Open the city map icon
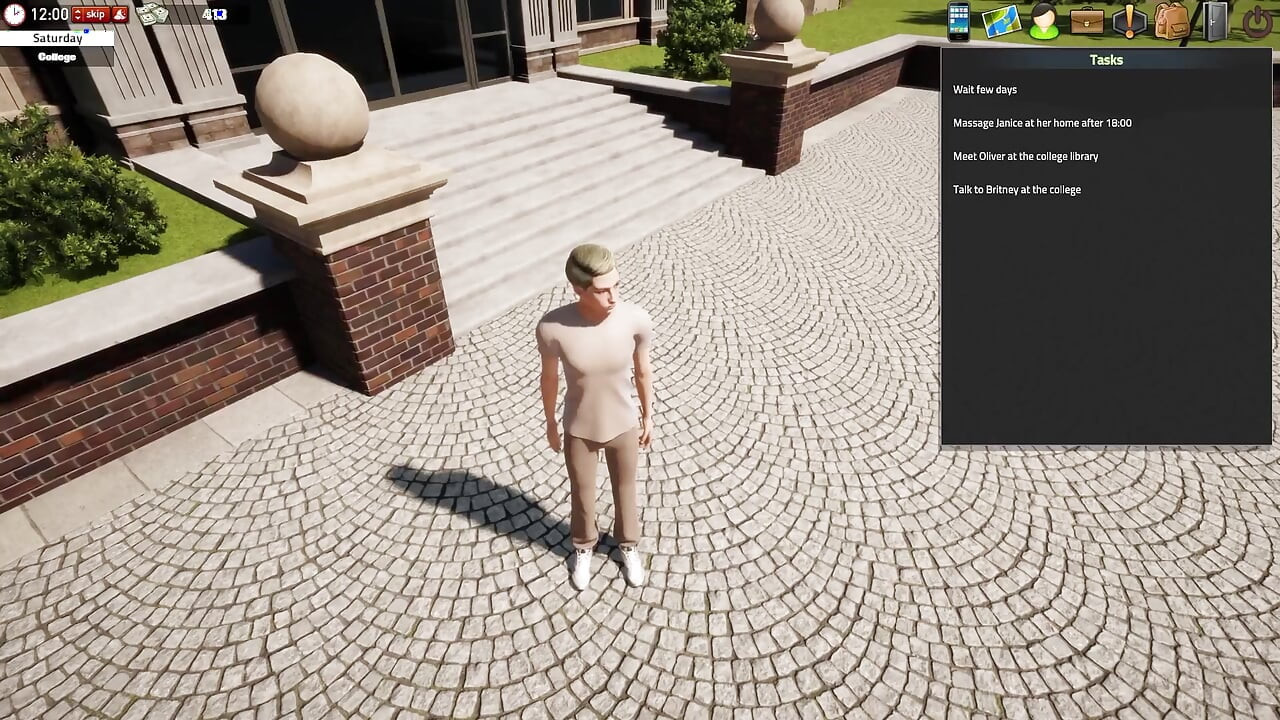This screenshot has height=720, width=1280. click(x=1000, y=21)
